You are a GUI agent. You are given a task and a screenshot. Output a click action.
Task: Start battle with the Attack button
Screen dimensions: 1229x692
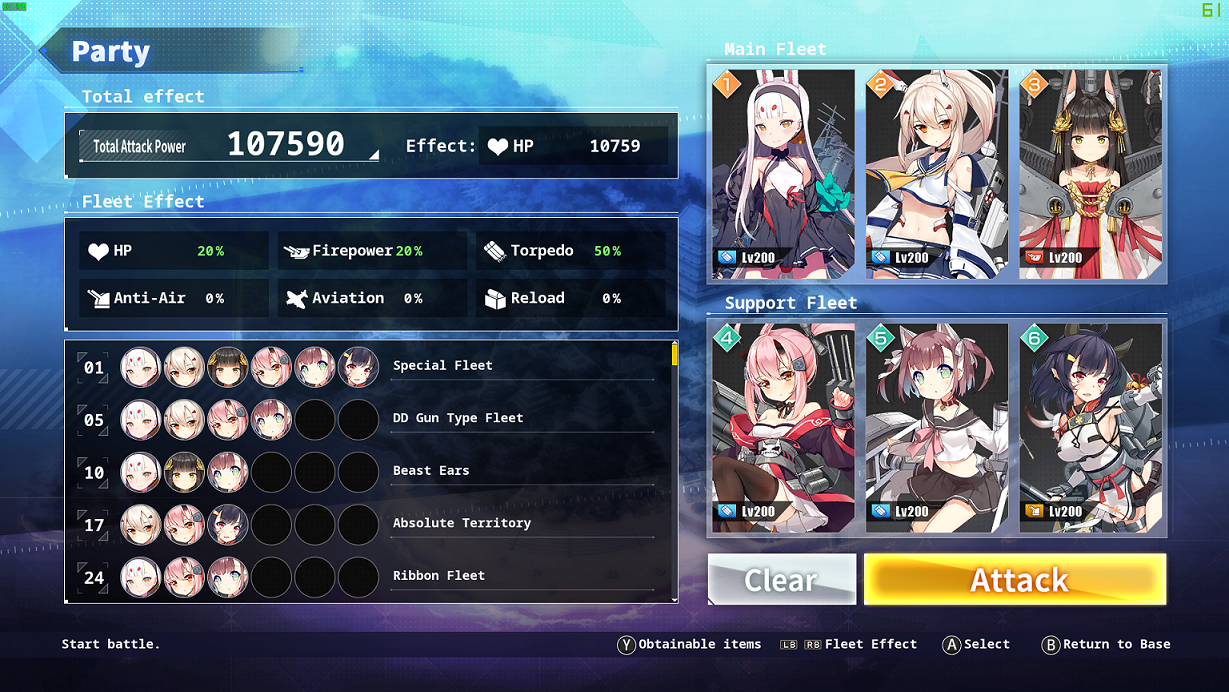1015,579
